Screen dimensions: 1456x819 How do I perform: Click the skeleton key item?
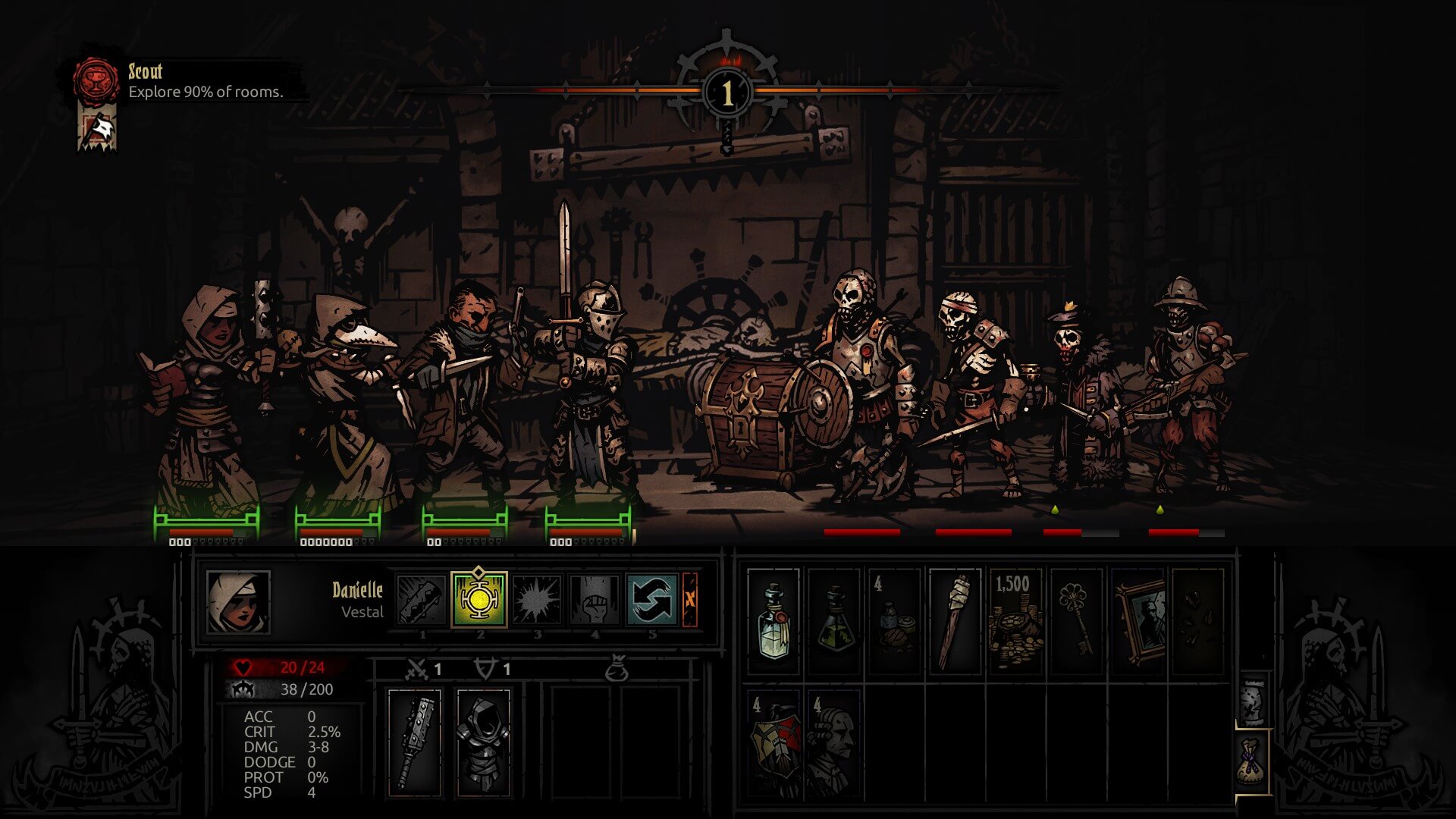[1077, 622]
